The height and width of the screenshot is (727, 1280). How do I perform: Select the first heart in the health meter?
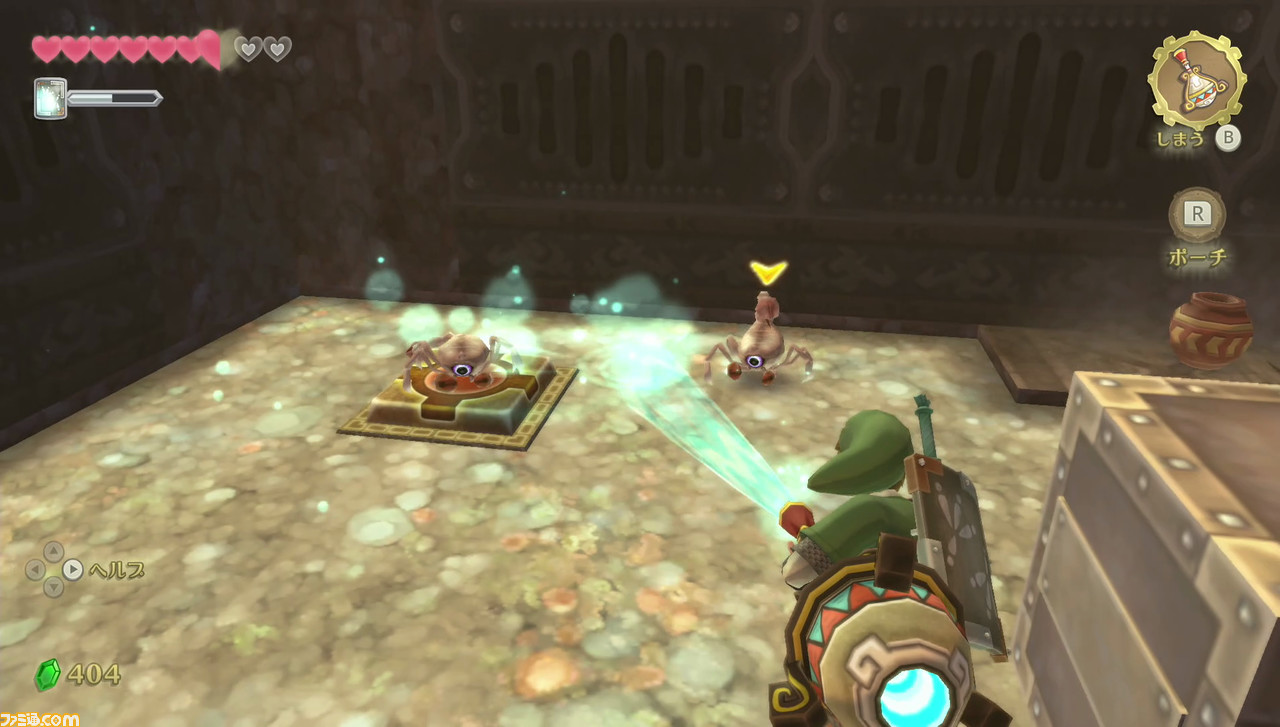[44, 47]
